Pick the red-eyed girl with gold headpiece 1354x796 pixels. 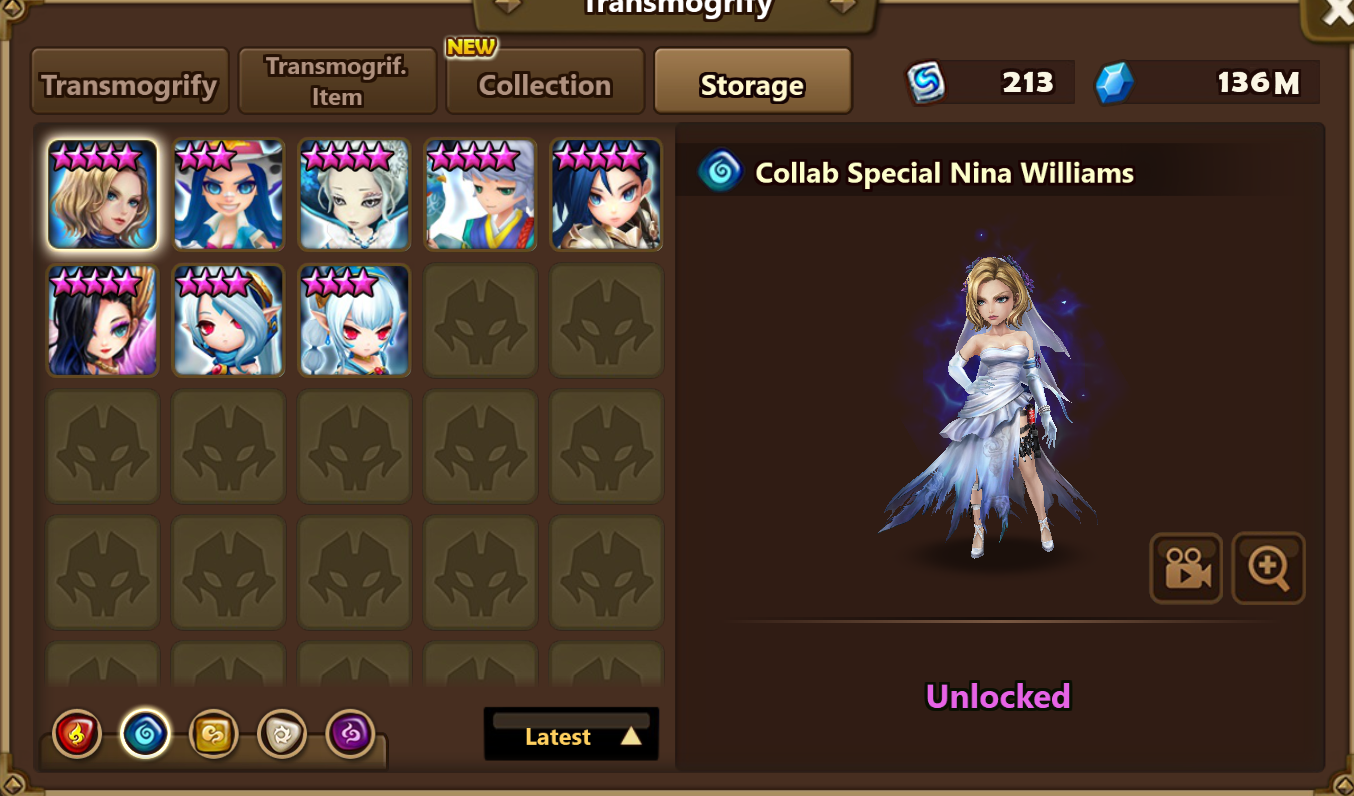(x=229, y=320)
